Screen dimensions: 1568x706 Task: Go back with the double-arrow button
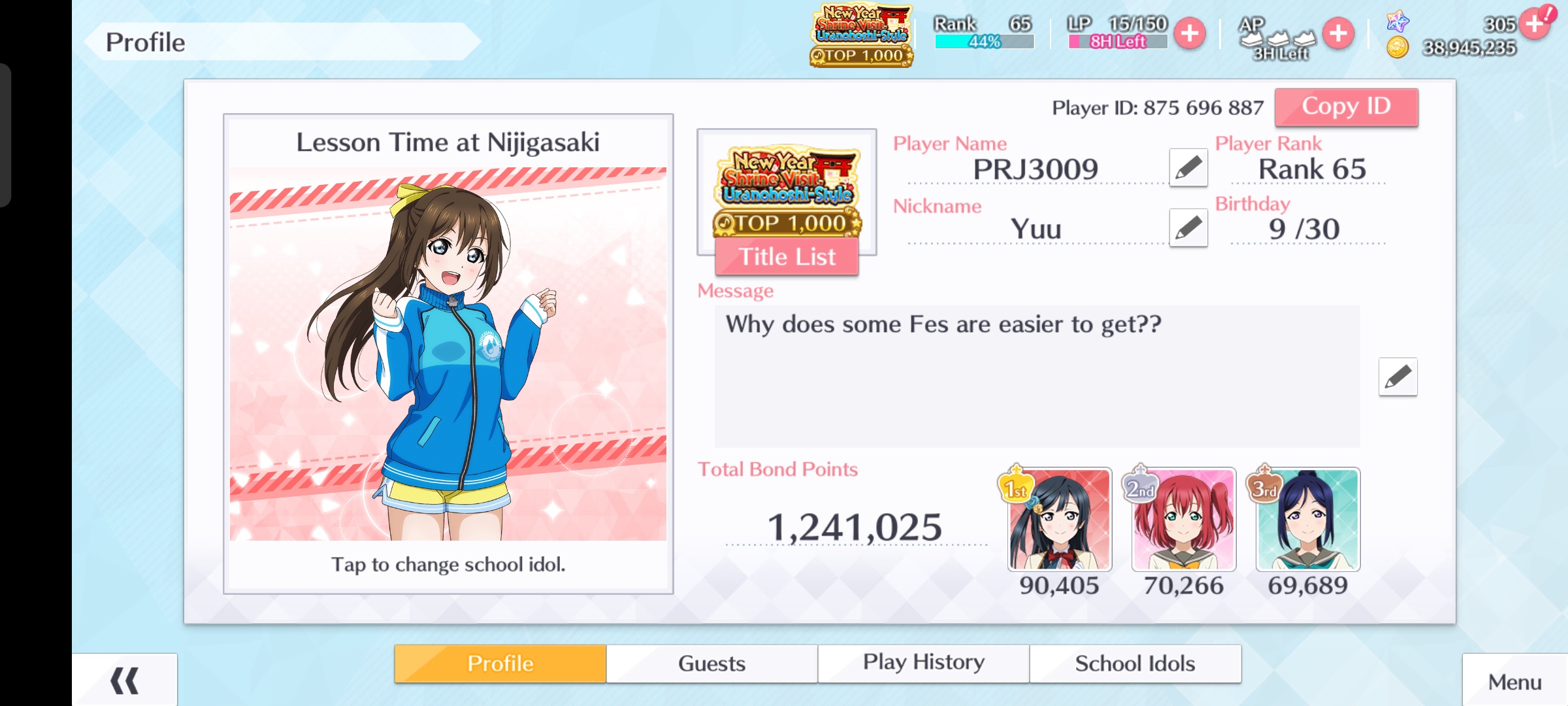pyautogui.click(x=124, y=681)
